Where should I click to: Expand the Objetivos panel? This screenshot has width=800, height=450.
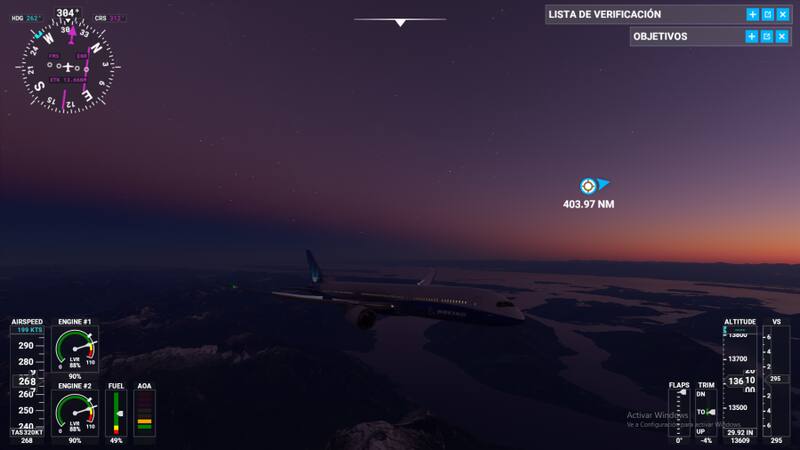click(752, 36)
